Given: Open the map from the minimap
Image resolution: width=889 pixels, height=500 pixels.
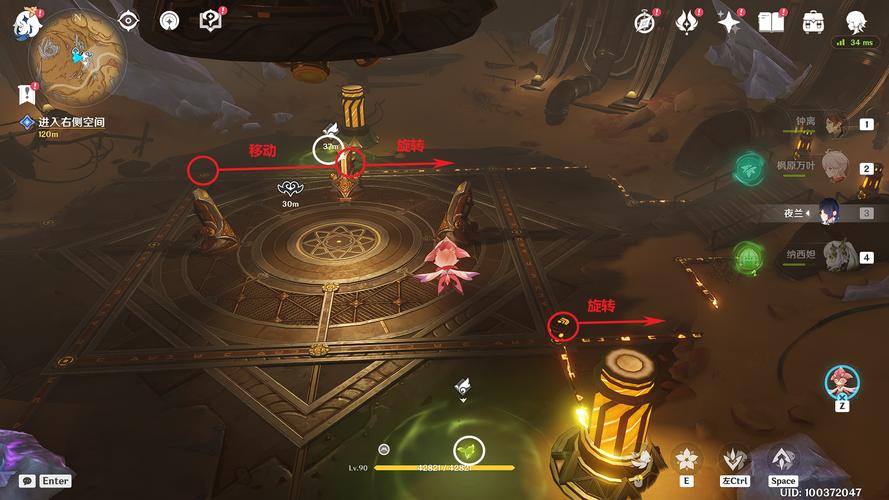Looking at the screenshot, I should point(78,57).
